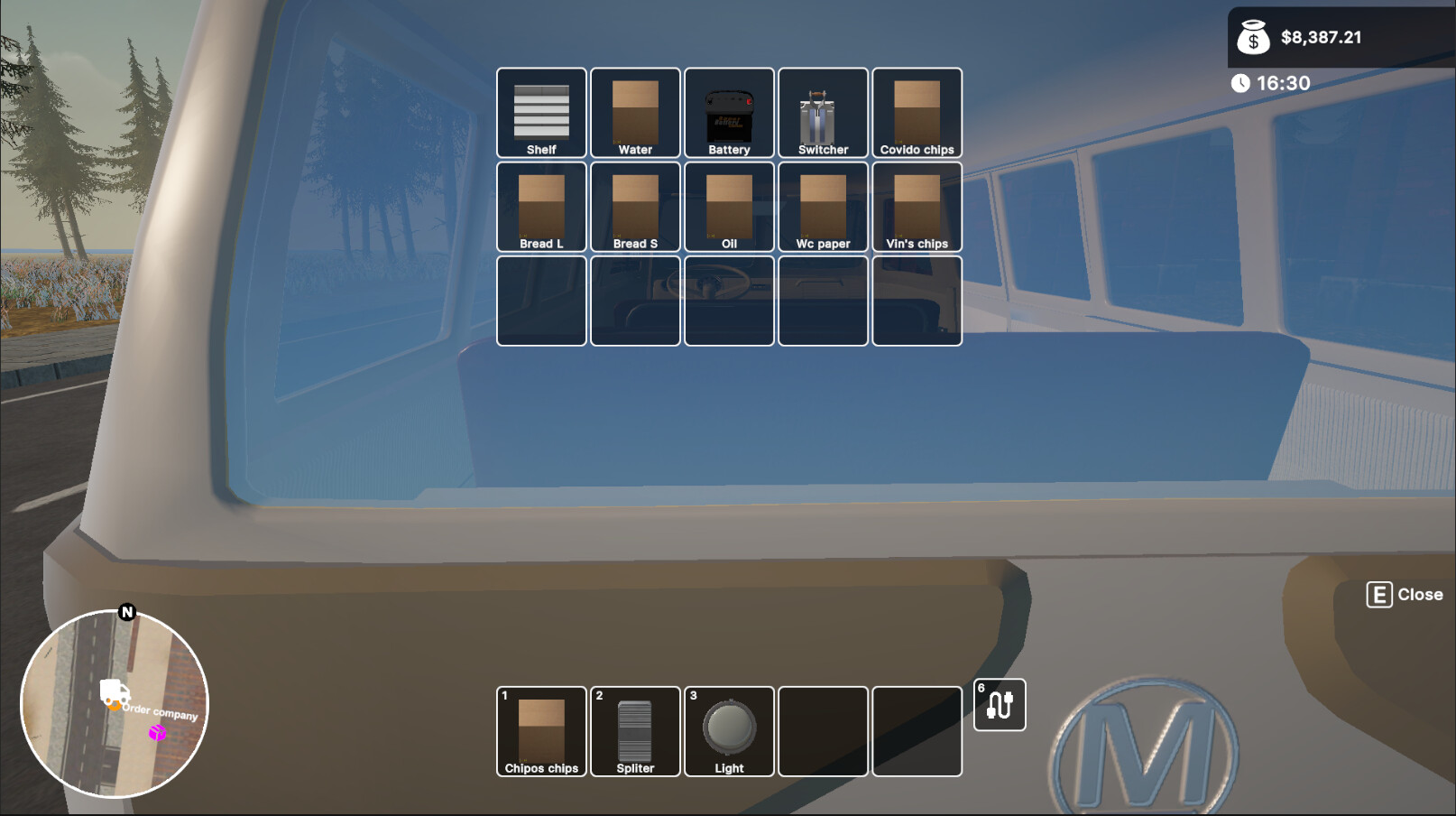Select the Oil box
1456x816 pixels.
coord(728,206)
